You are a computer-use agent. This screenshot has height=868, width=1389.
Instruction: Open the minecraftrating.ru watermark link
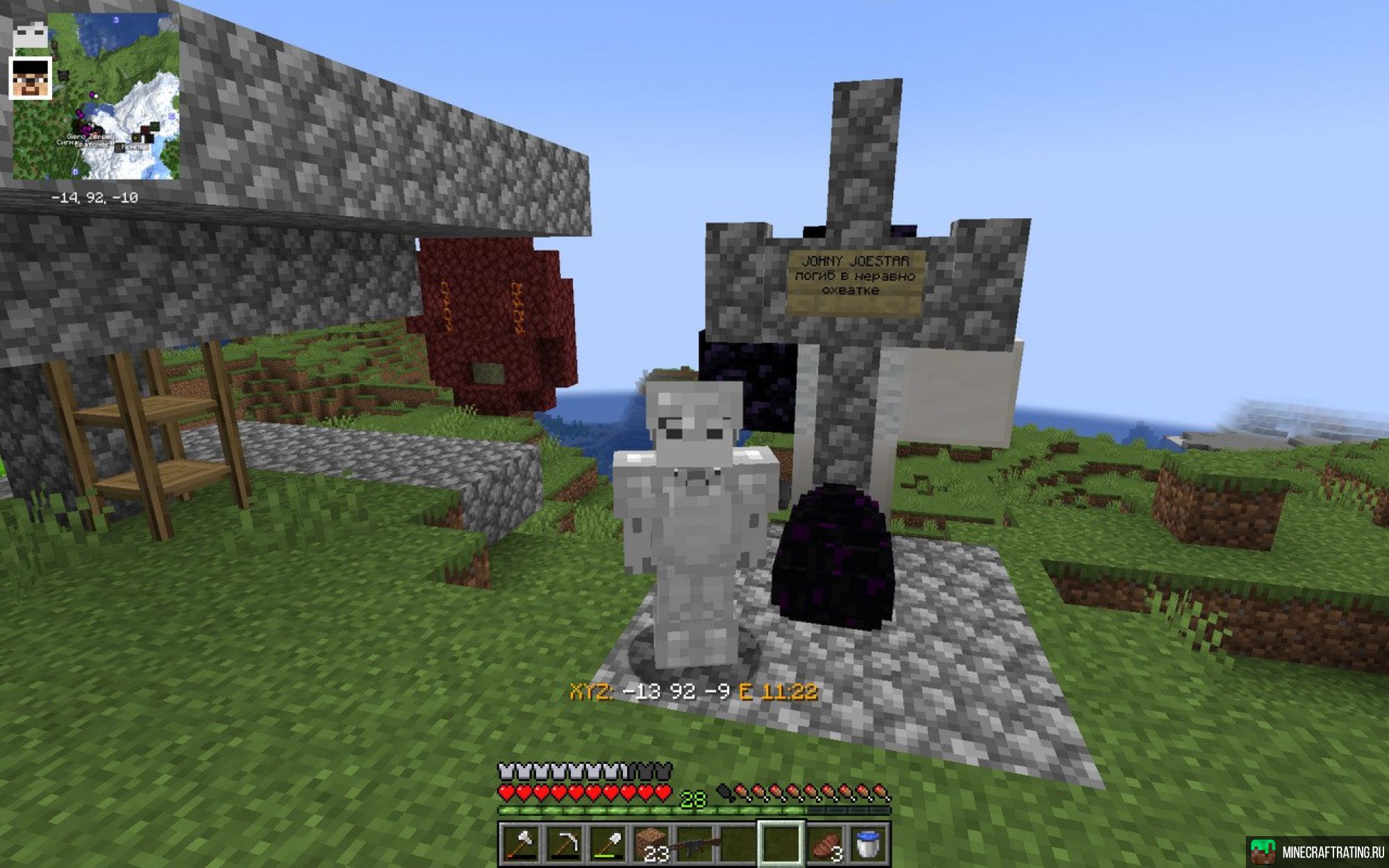(1317, 852)
